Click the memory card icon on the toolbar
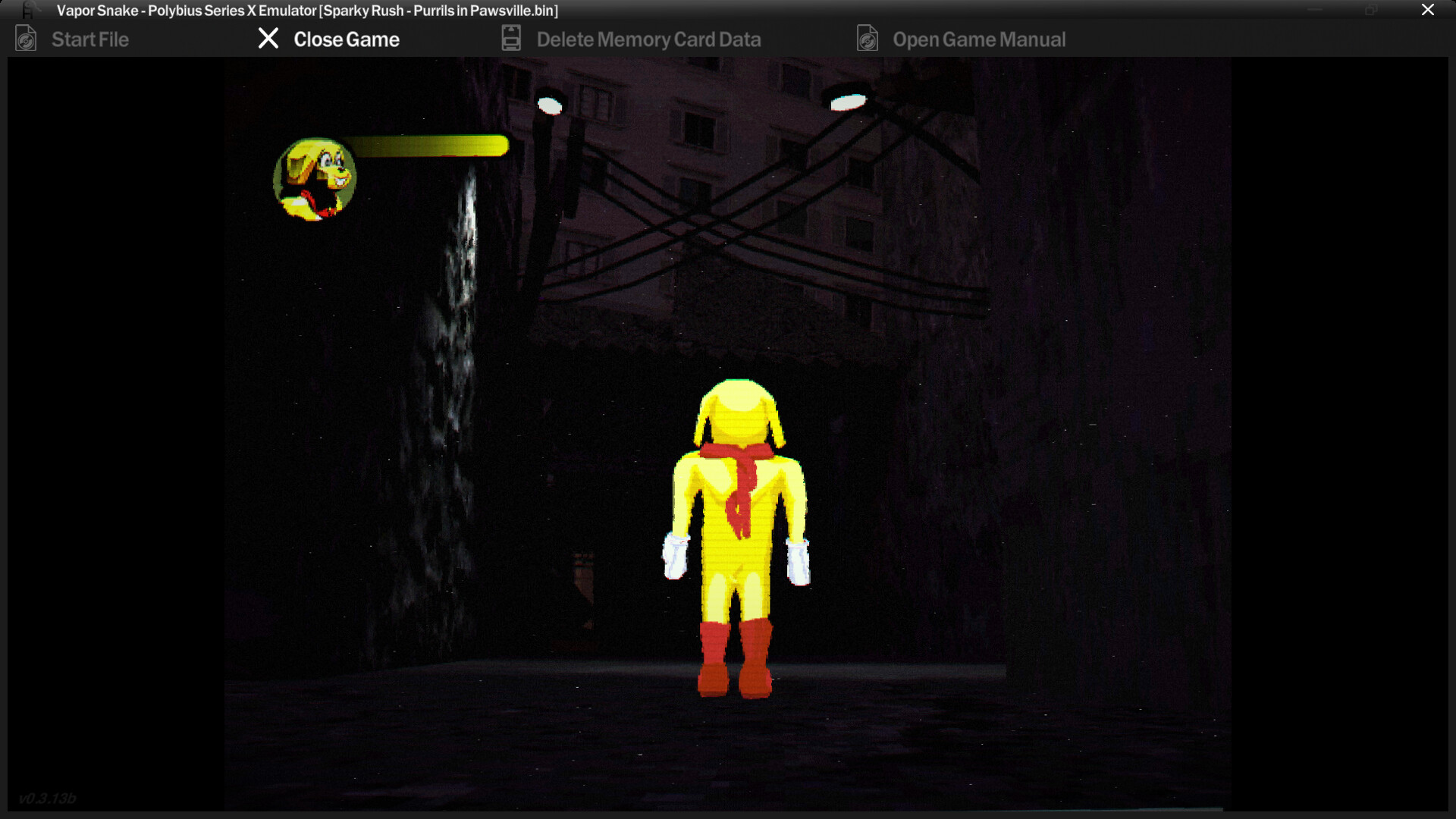Image resolution: width=1456 pixels, height=819 pixels. pyautogui.click(x=510, y=38)
